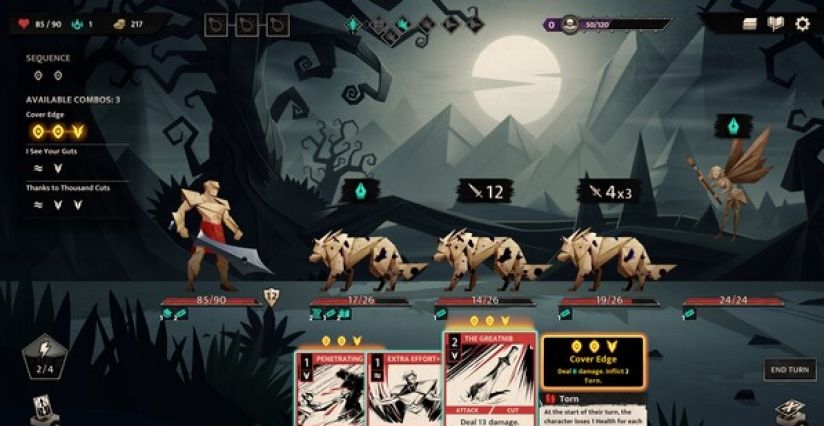The width and height of the screenshot is (824, 426).
Task: Choose The Greatnib card
Action: pos(488,380)
